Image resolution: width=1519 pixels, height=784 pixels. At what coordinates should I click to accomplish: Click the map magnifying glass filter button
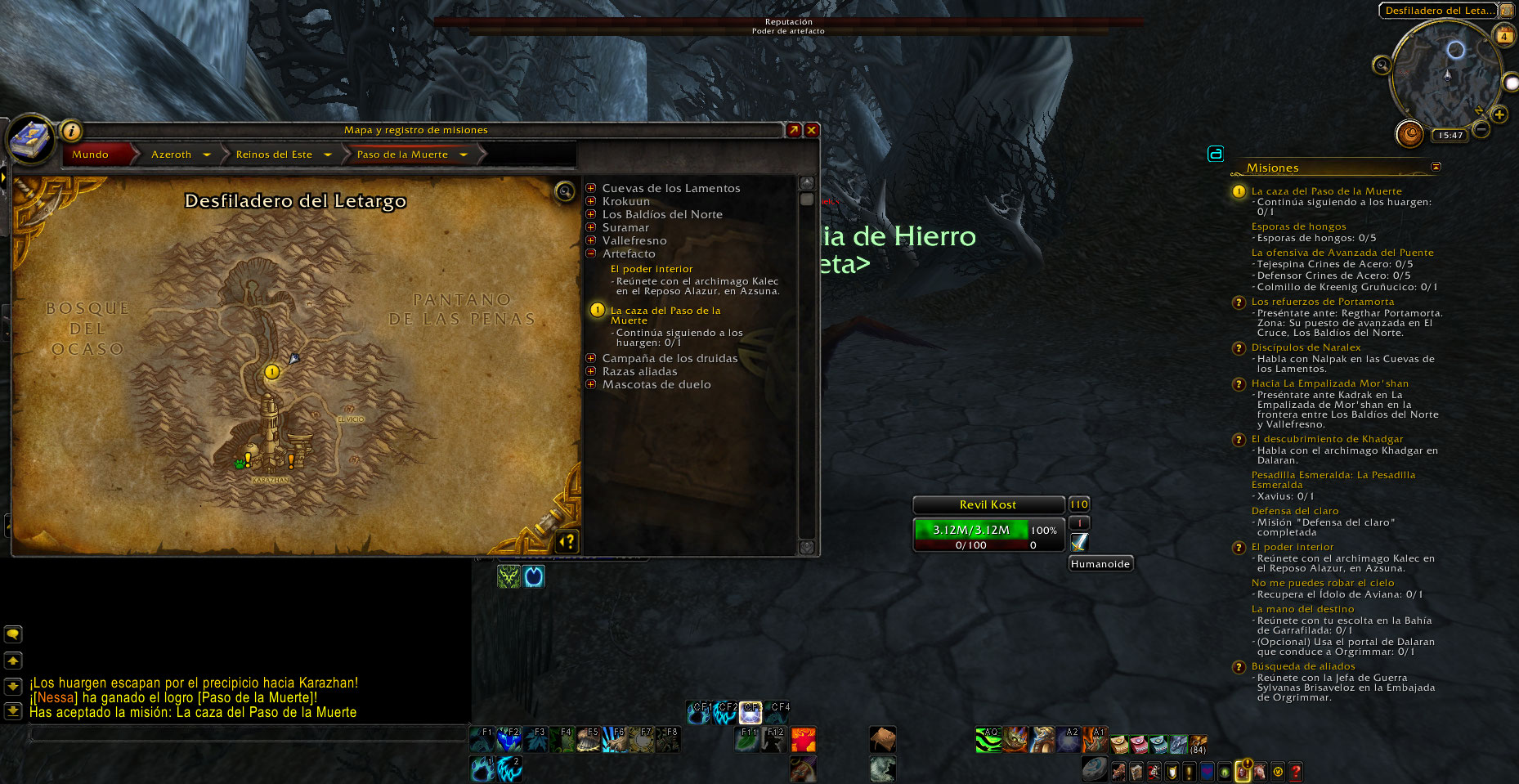click(564, 191)
